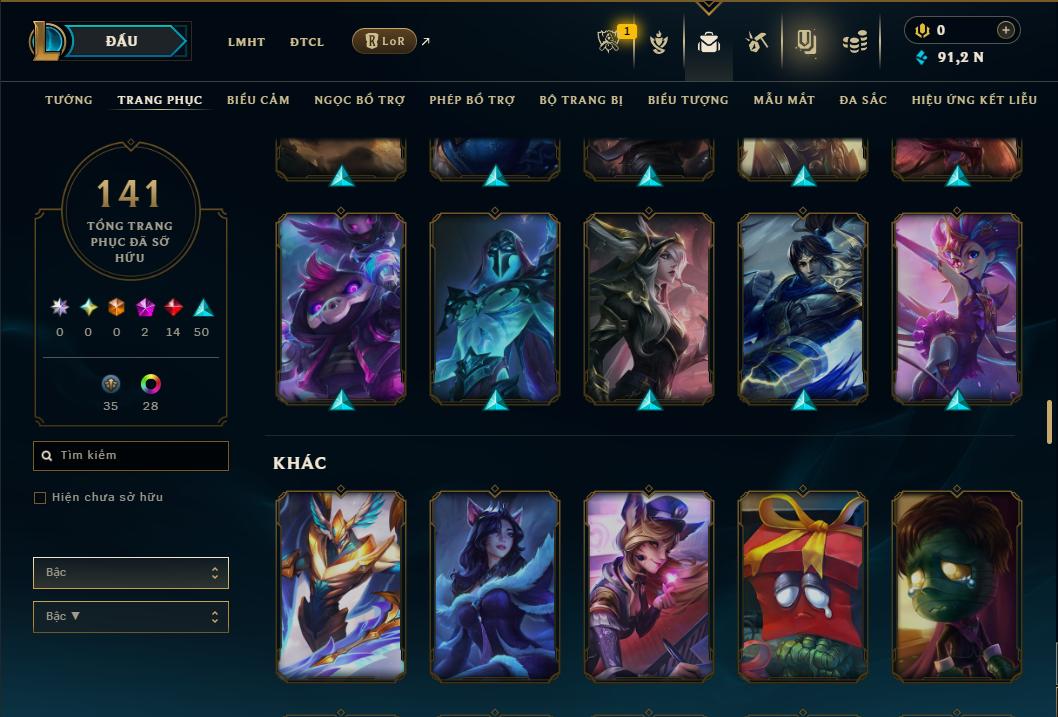This screenshot has width=1058, height=717.
Task: Show the BIỂU TƯỢNG tab
Action: (688, 100)
